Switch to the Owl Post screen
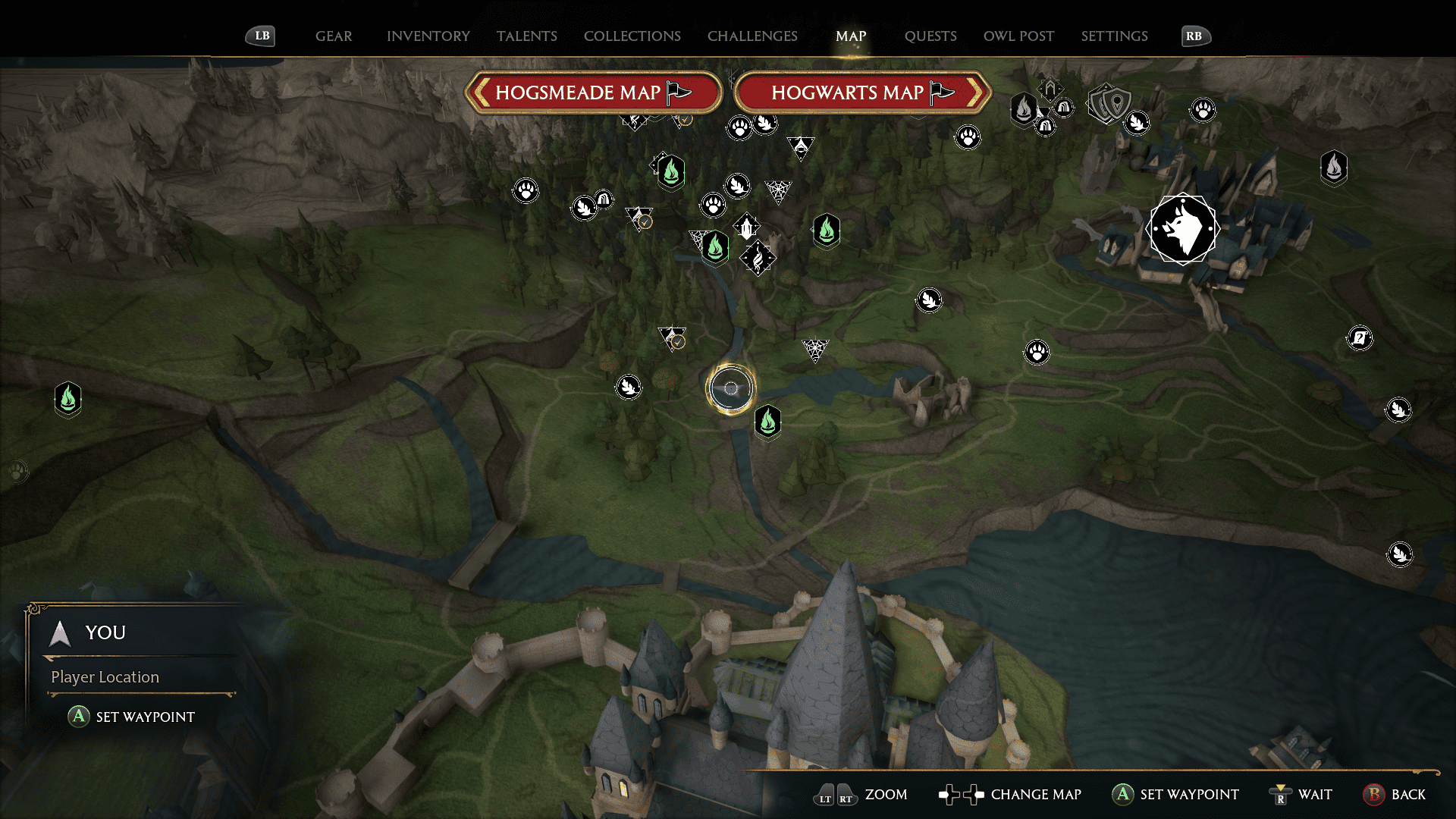 1018,36
